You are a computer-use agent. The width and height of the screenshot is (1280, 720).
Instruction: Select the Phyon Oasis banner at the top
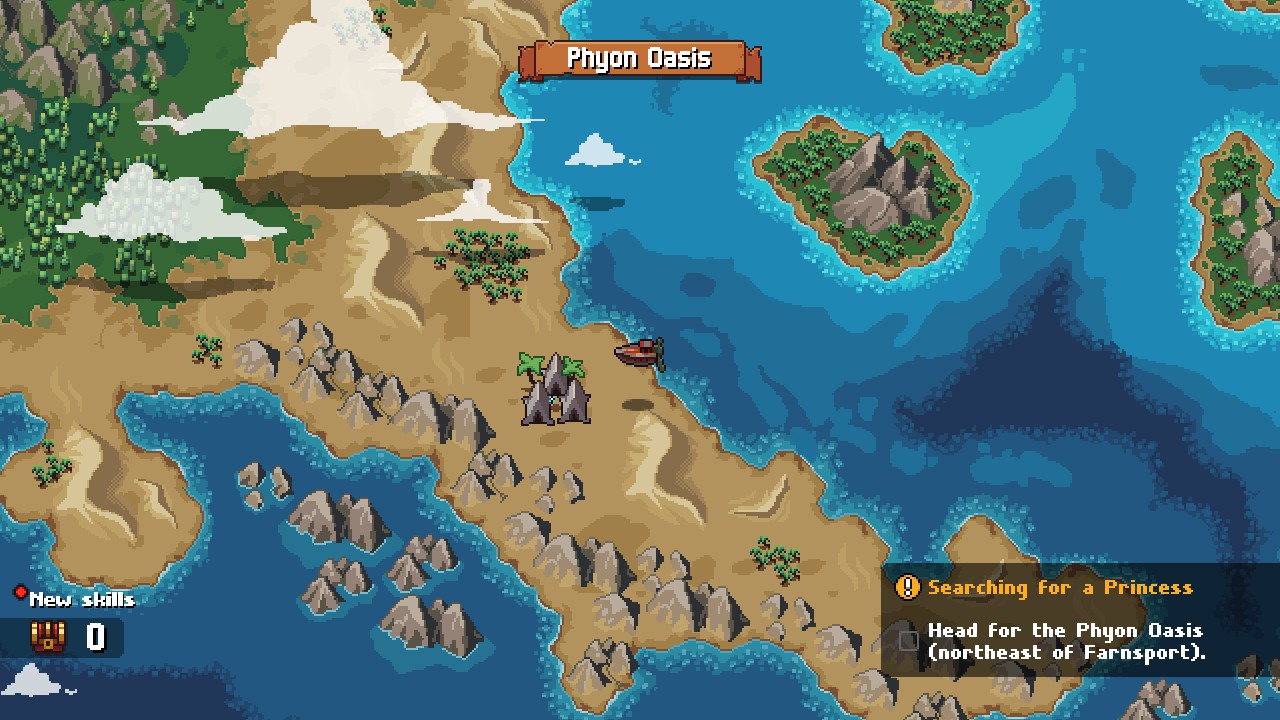[638, 59]
